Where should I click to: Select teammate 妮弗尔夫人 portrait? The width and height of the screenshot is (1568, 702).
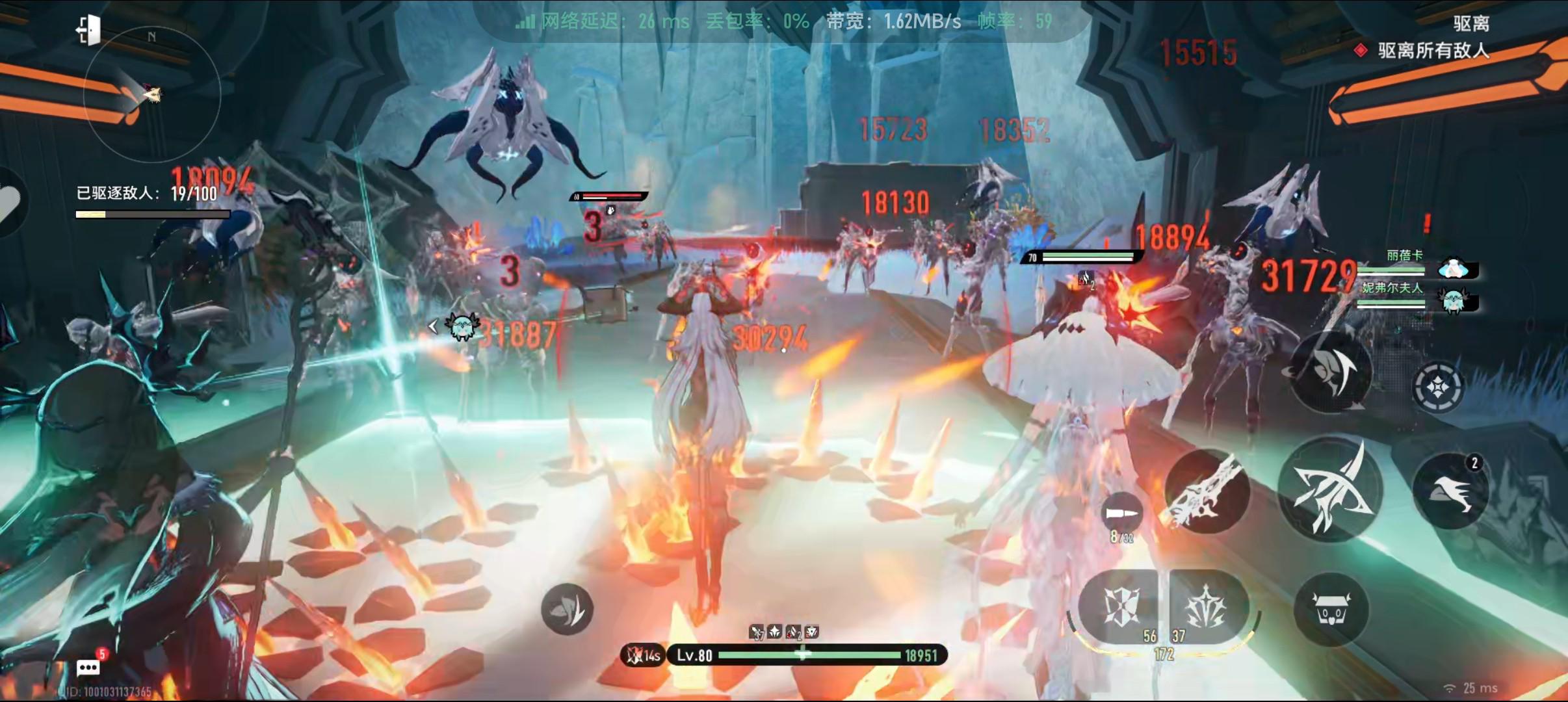[1454, 301]
